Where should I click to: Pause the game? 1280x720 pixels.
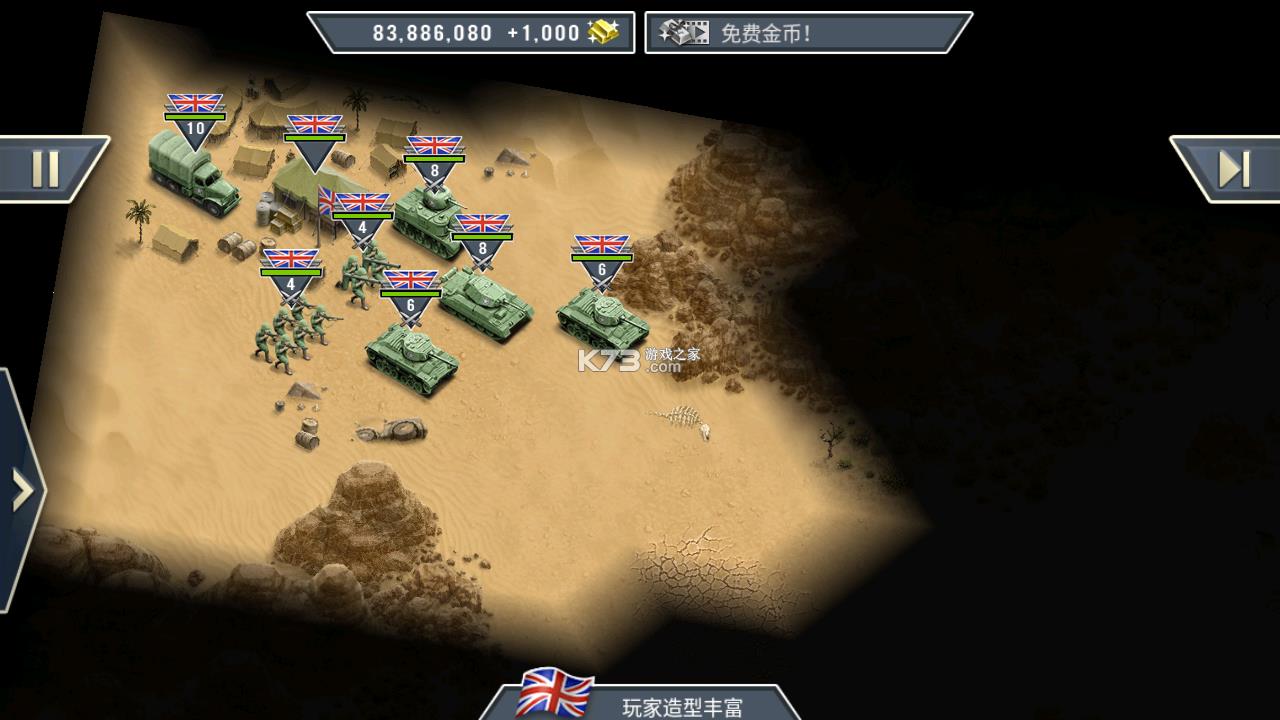46,169
